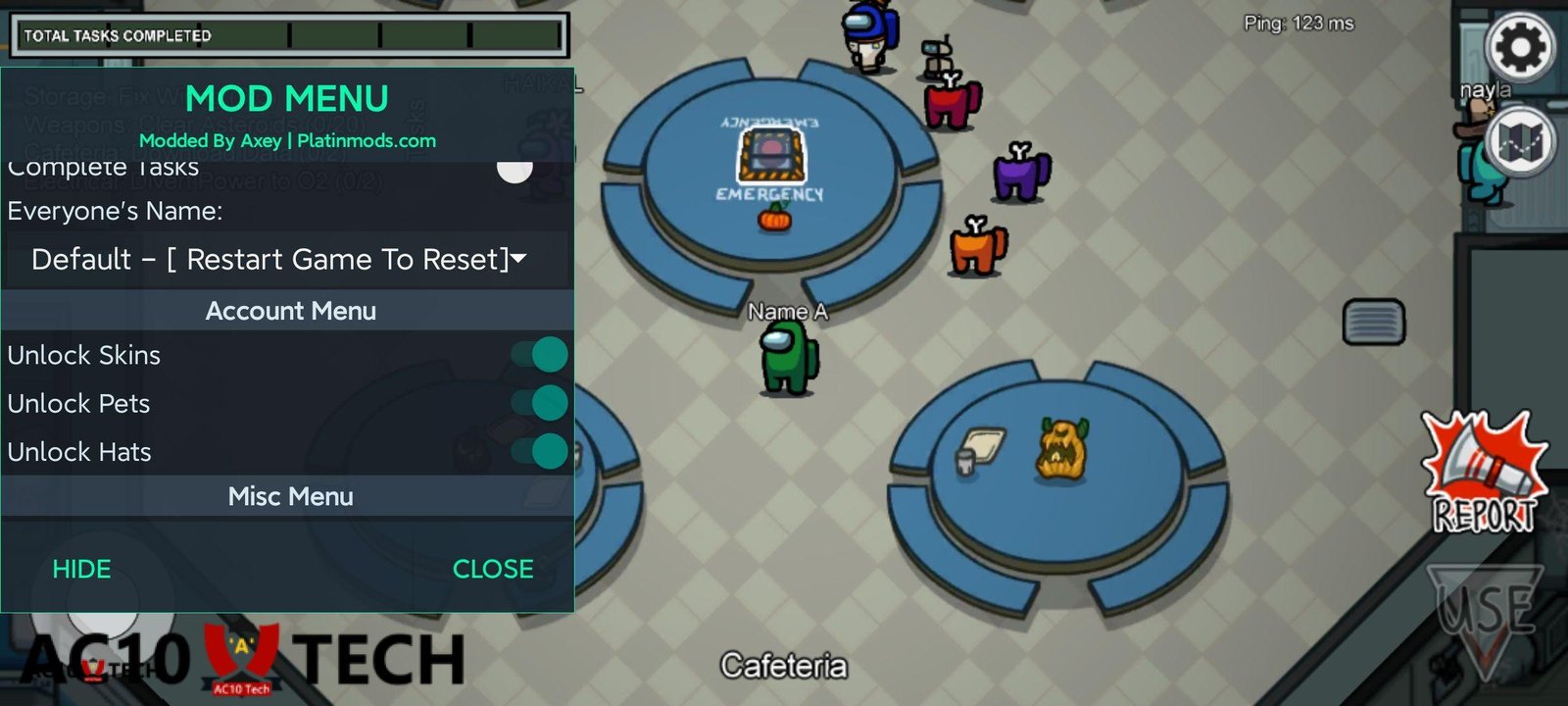Expand the Misc Menu section

pos(290,496)
